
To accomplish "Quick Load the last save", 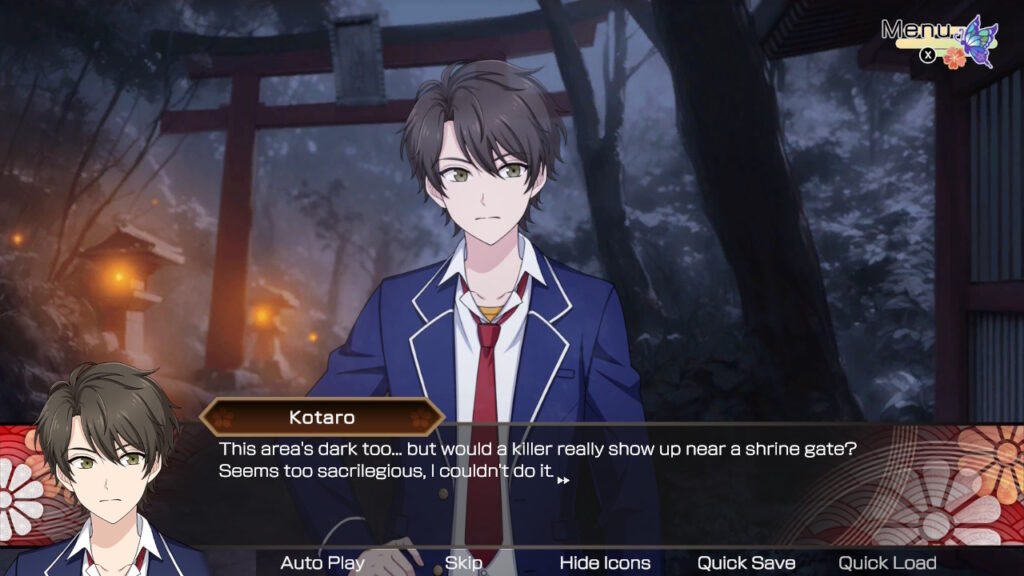I will (887, 563).
